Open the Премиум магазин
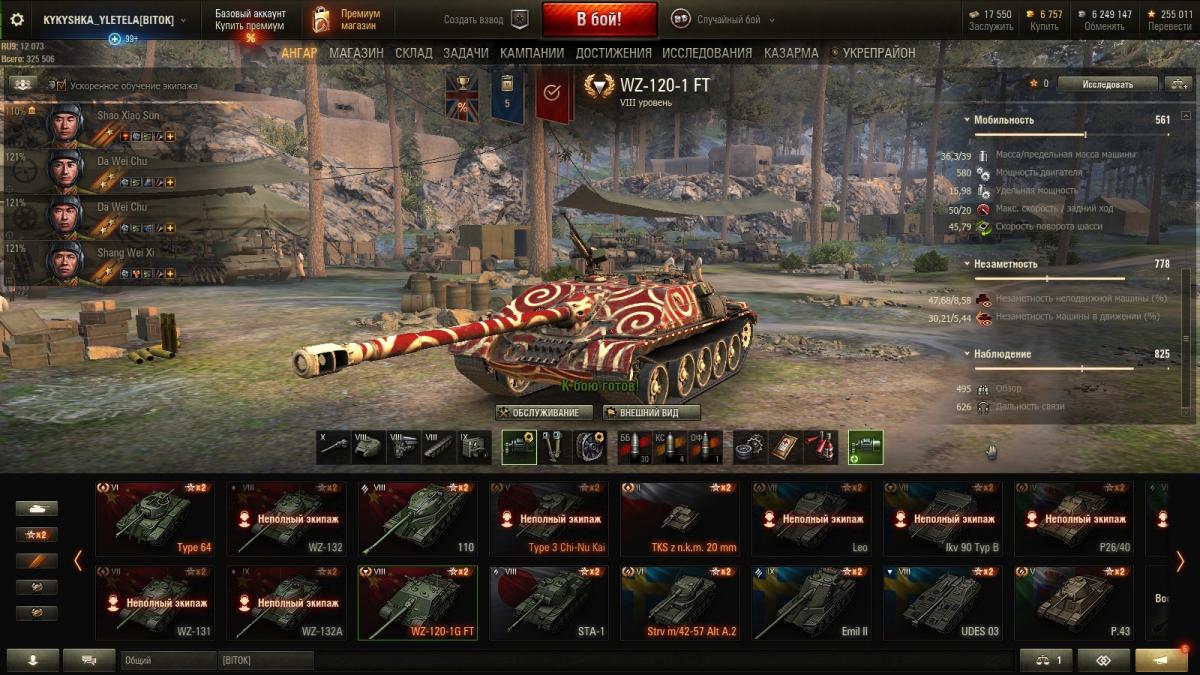Viewport: 1200px width, 675px height. pos(345,19)
